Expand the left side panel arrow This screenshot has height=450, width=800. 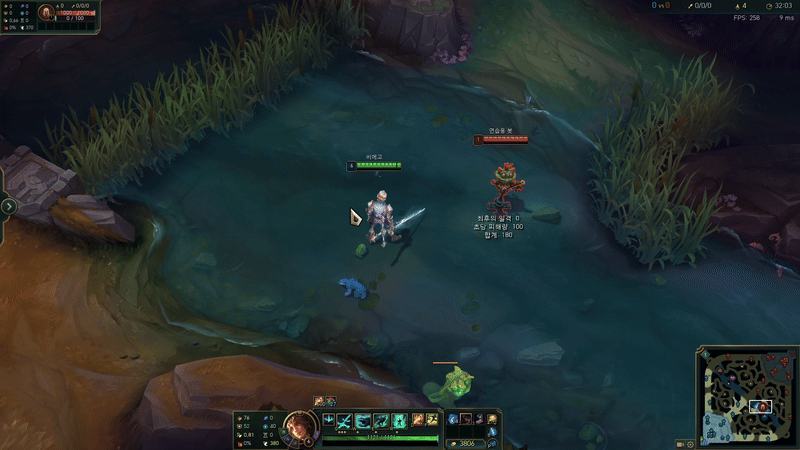click(8, 206)
